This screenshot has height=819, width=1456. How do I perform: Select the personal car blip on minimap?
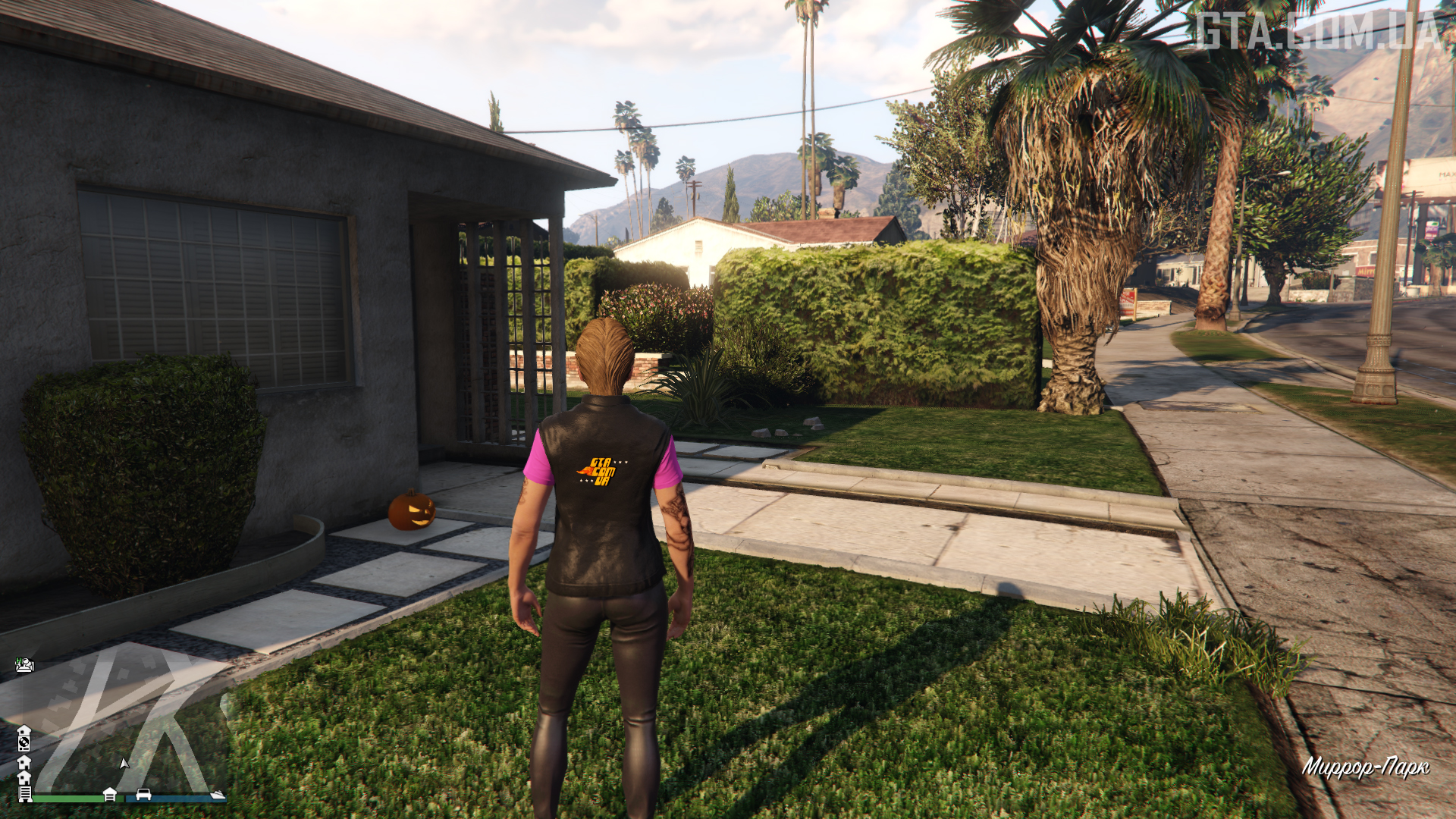tap(143, 795)
